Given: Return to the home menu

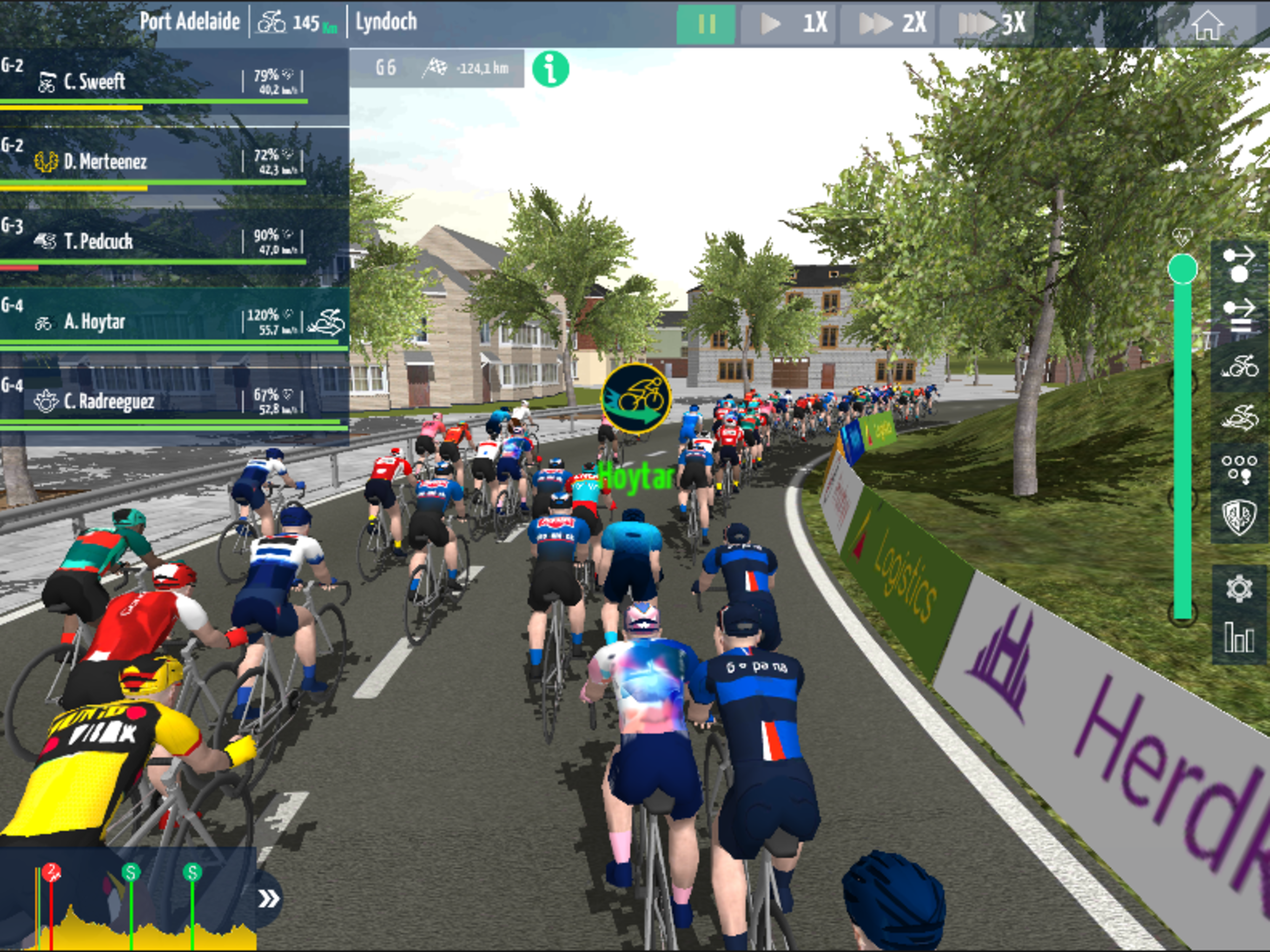Looking at the screenshot, I should 1207,25.
